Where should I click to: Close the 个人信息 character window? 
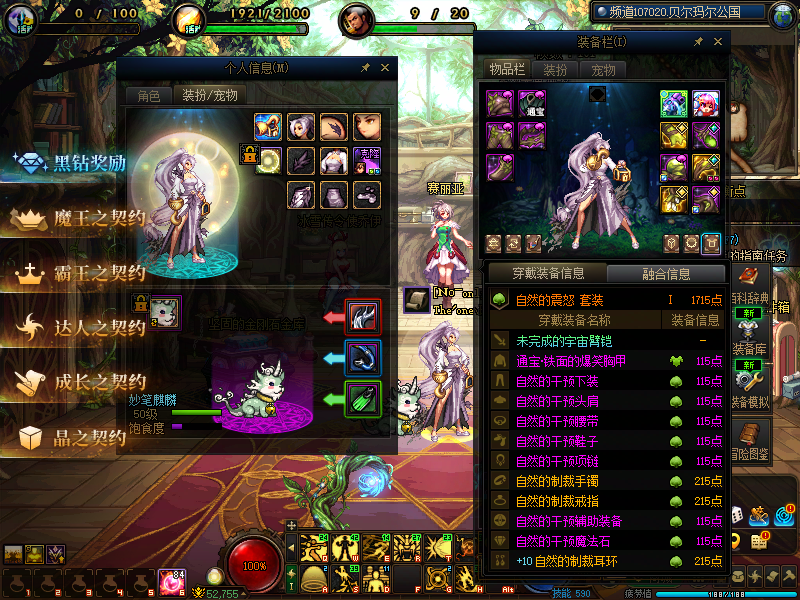(387, 68)
